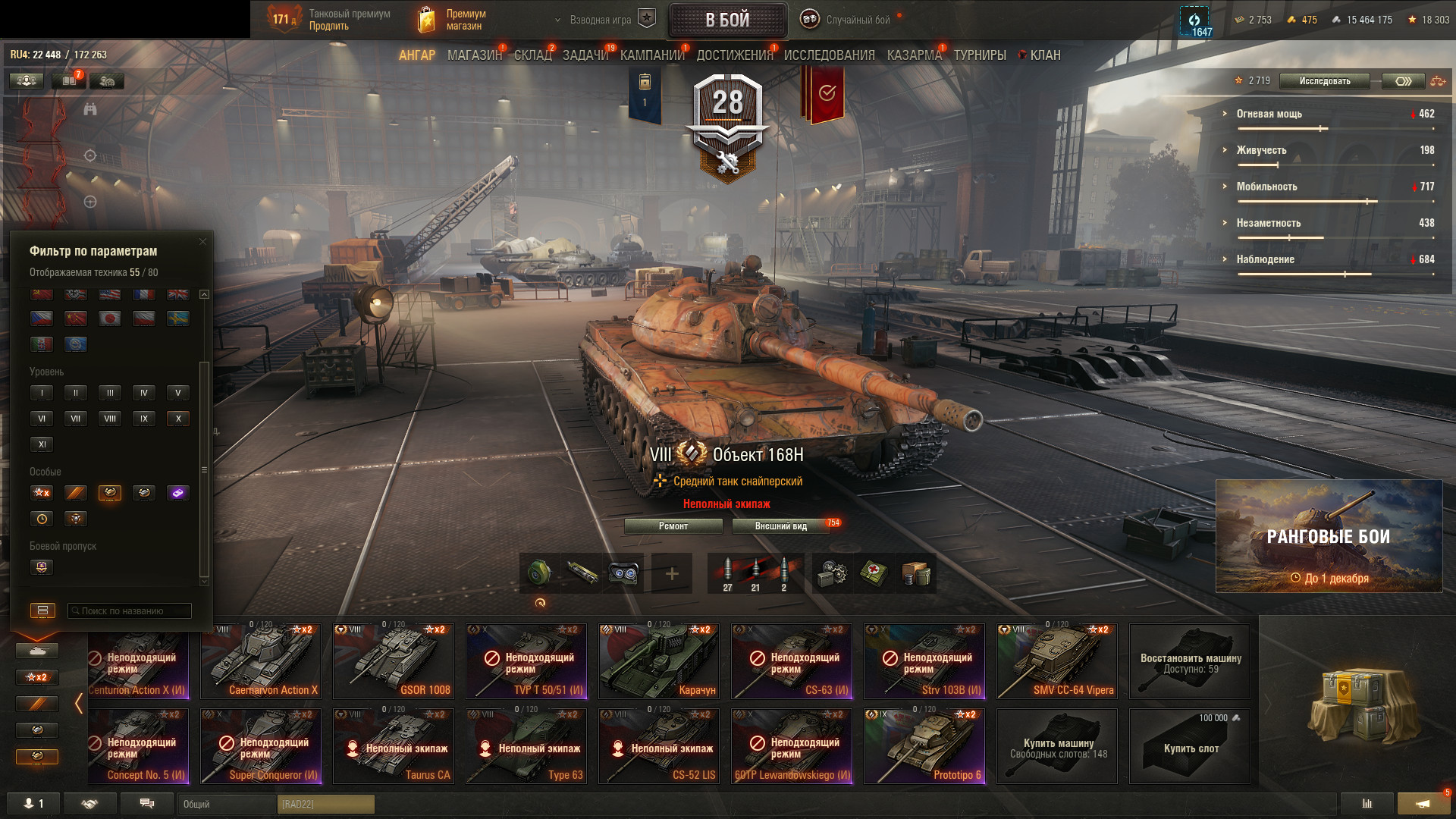This screenshot has height=819, width=1456.
Task: Open the Ранговые бои banner
Action: 1329,536
